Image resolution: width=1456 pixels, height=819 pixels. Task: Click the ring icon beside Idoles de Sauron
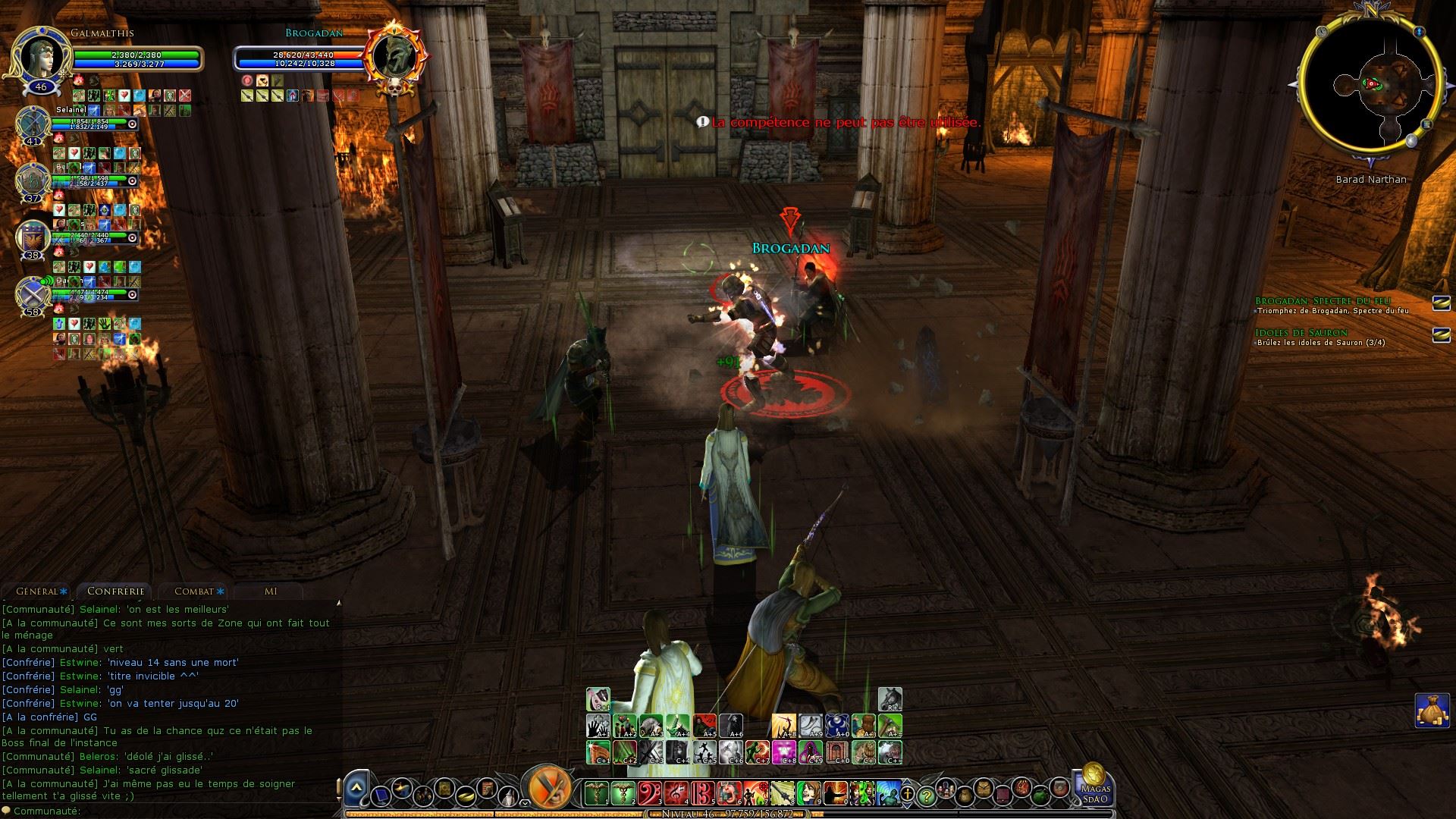pos(1441,335)
